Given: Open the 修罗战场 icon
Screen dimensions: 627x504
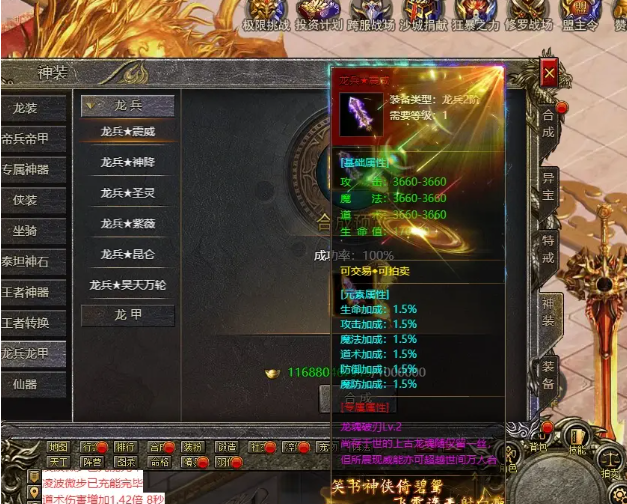Looking at the screenshot, I should (x=527, y=15).
